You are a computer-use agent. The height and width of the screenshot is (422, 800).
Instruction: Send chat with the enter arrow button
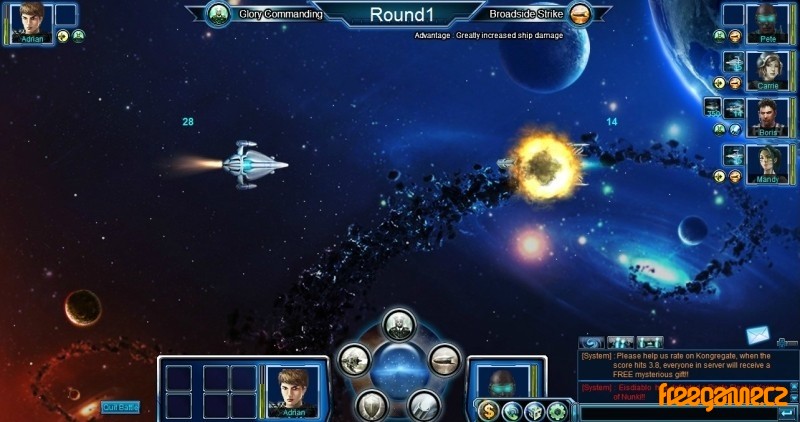click(787, 411)
